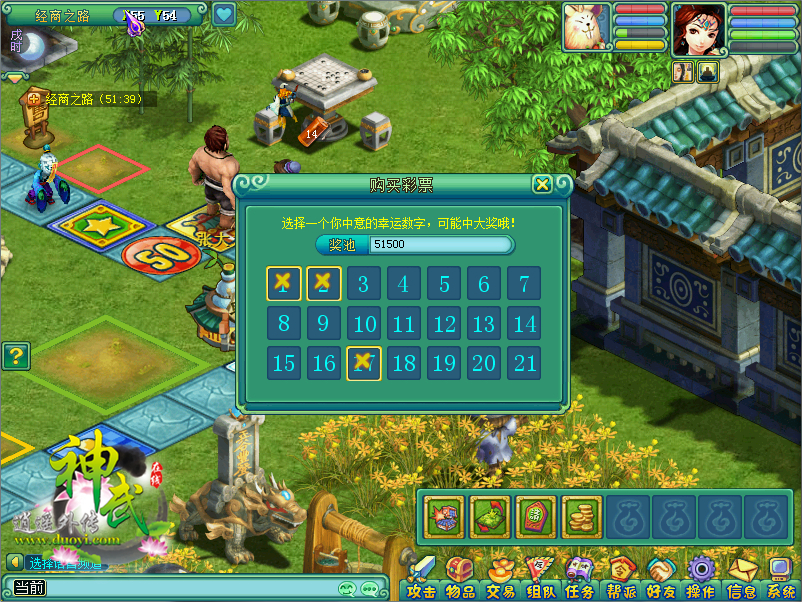The width and height of the screenshot is (802, 602).
Task: Open the 系统 system menu
Action: point(780,579)
